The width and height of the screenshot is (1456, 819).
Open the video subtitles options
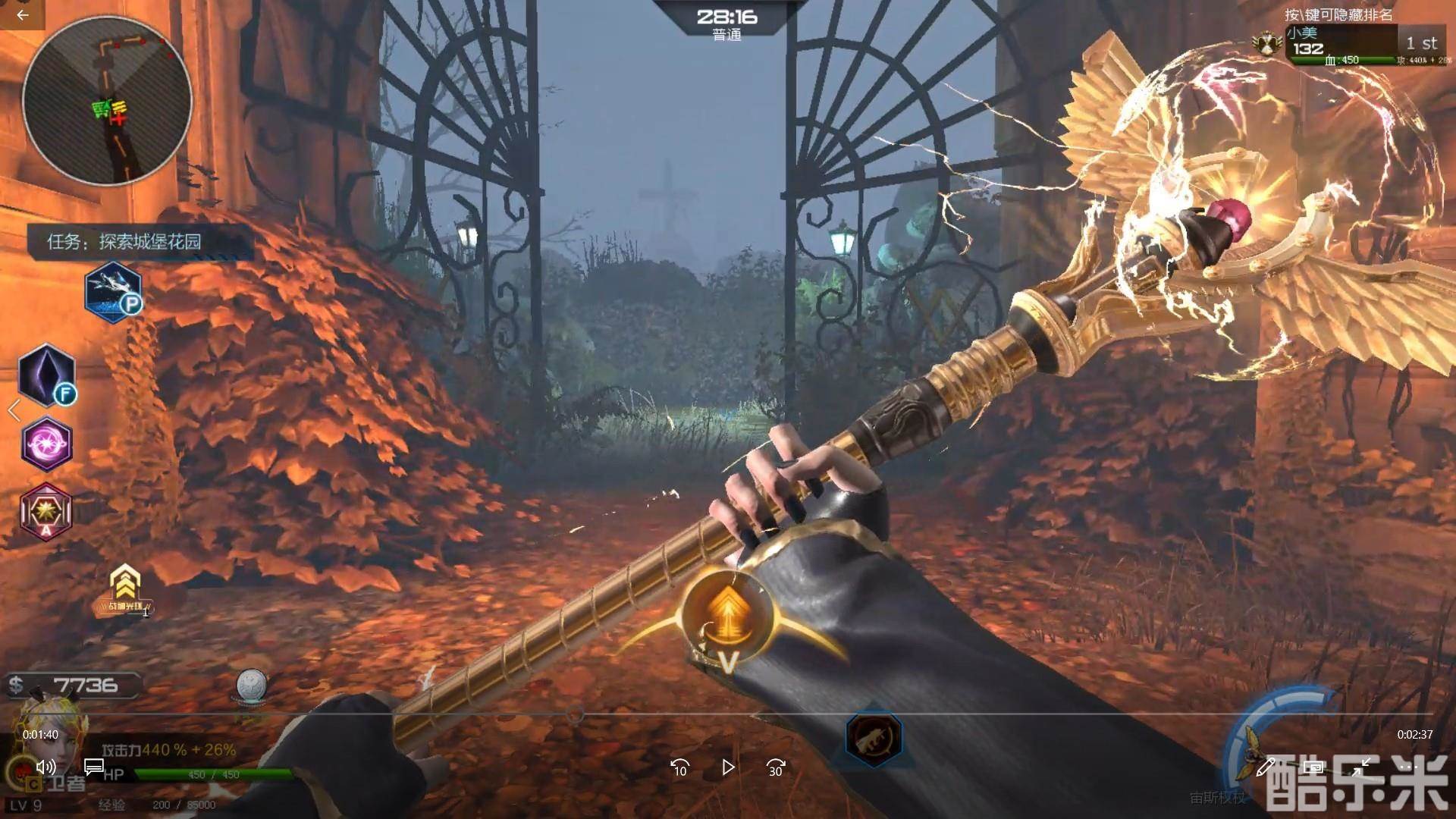click(94, 767)
